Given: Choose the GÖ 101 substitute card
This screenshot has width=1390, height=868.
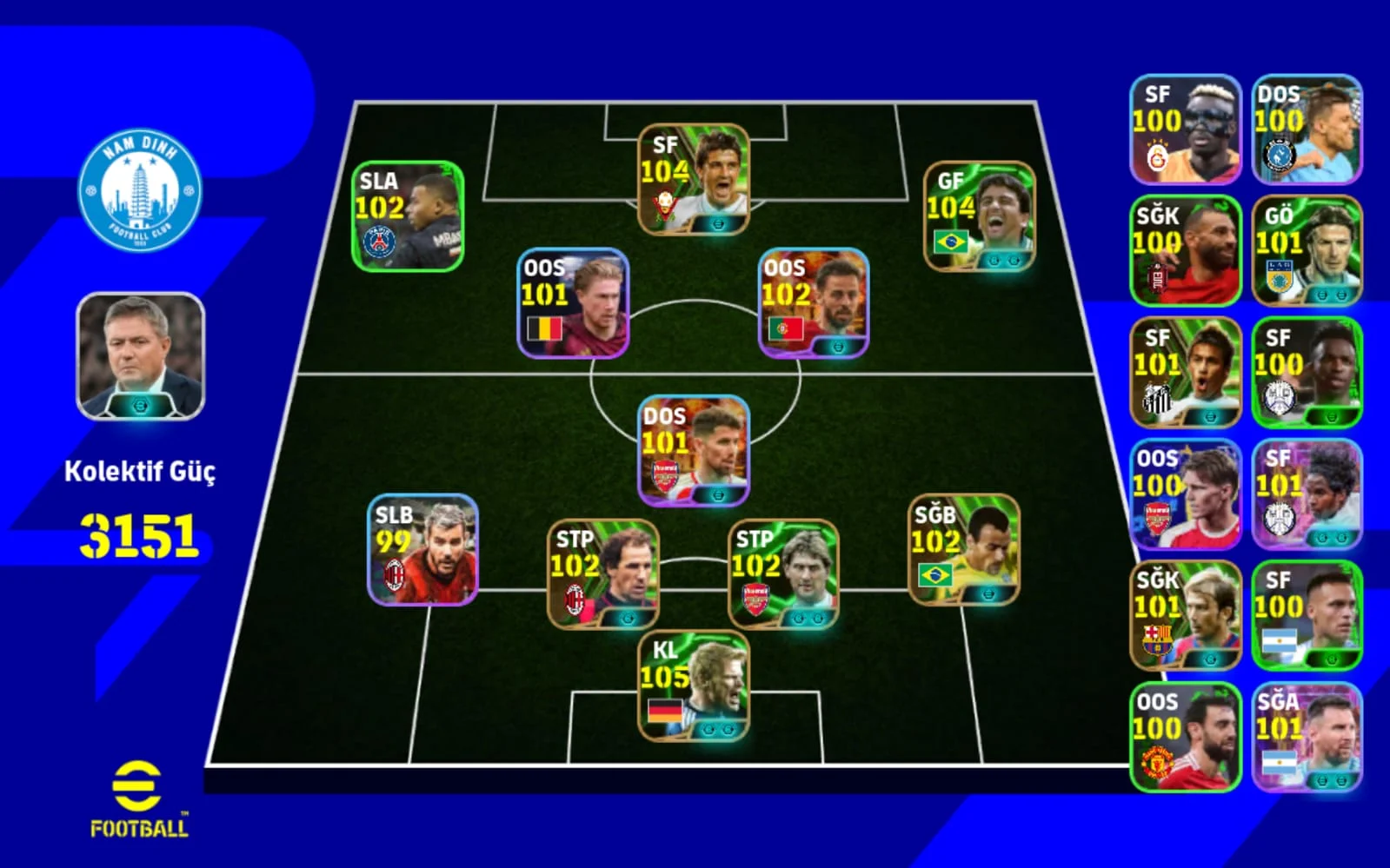Looking at the screenshot, I should 1307,251.
